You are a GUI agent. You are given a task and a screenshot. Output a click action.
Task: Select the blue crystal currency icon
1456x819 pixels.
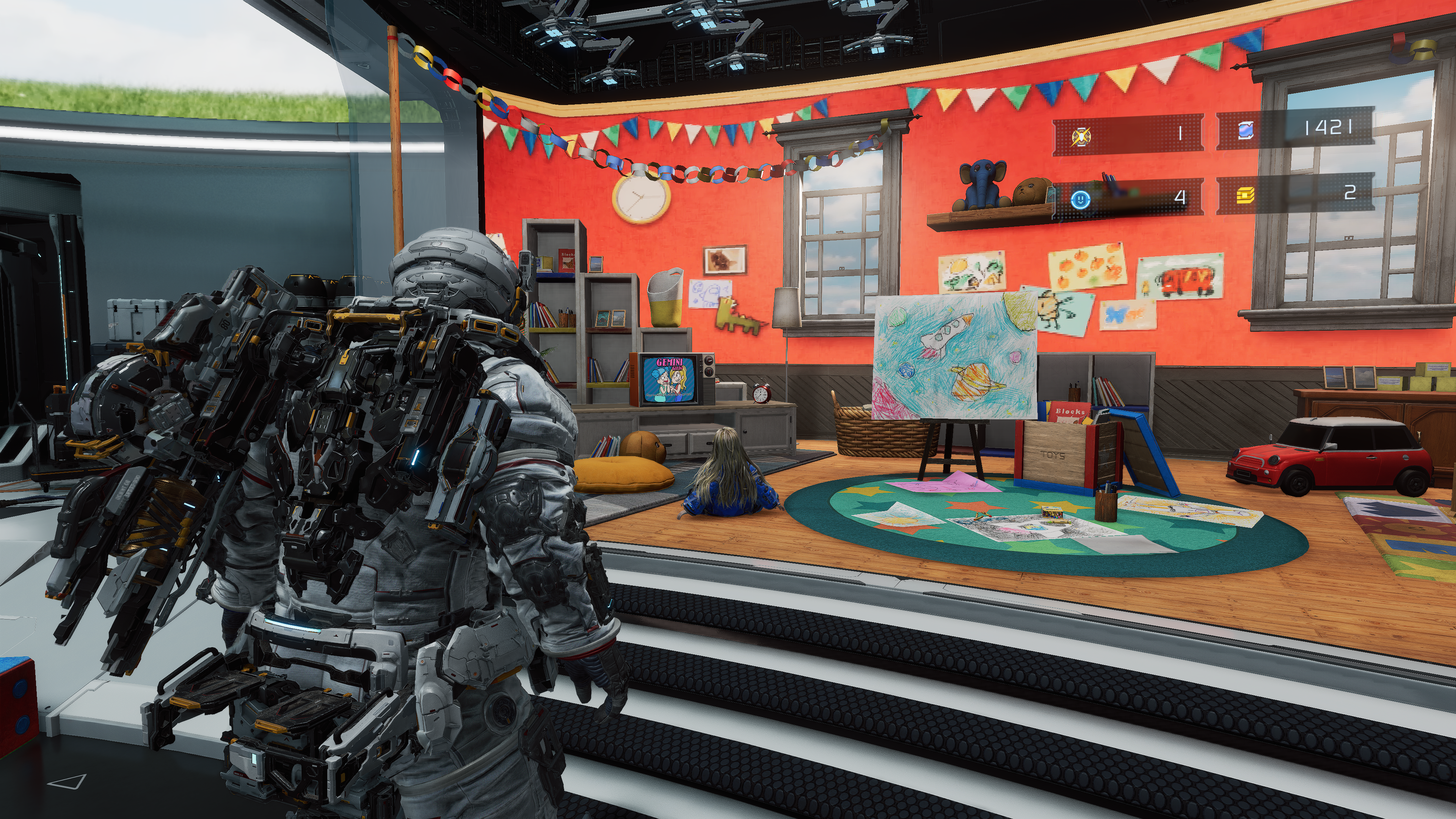tap(1246, 130)
